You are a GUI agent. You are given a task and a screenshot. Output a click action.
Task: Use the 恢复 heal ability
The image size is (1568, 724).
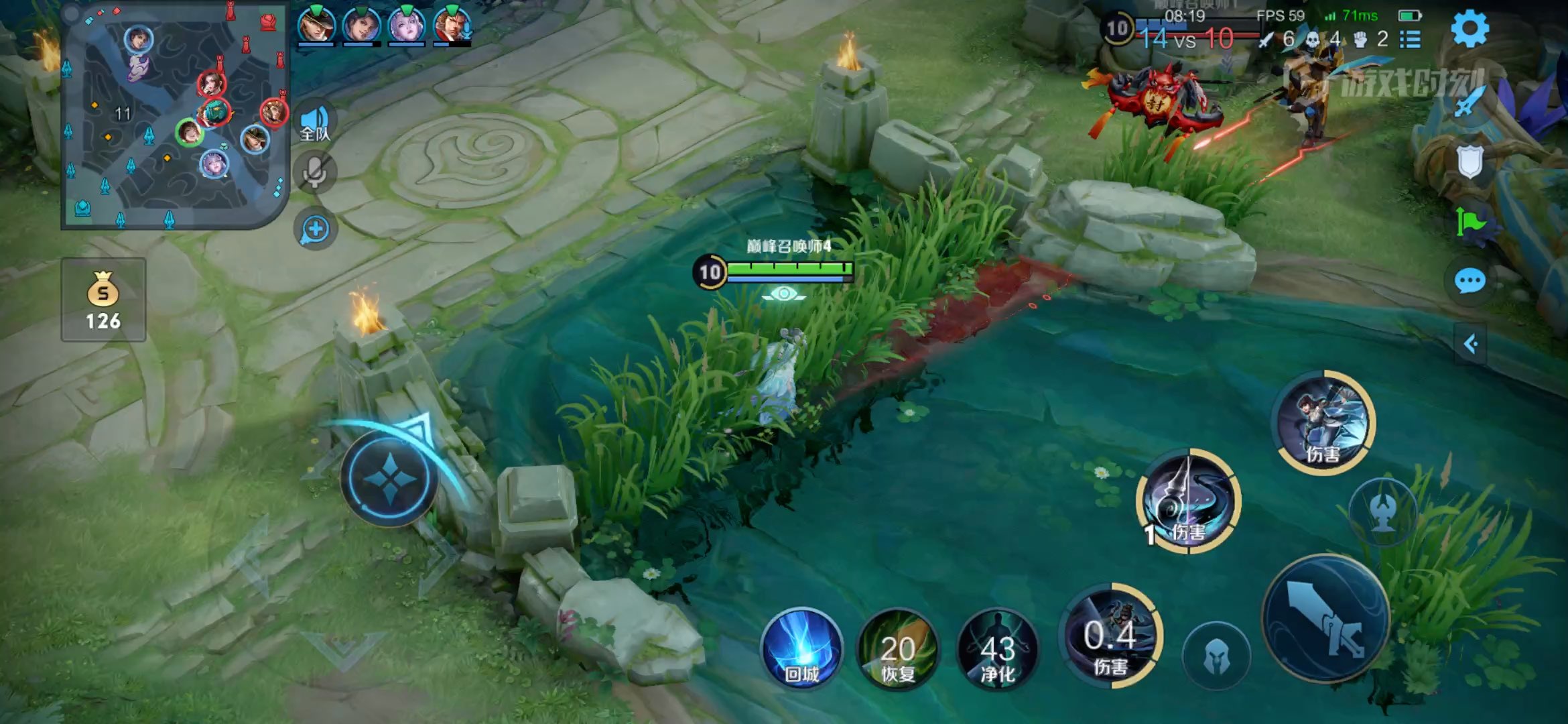tap(898, 649)
